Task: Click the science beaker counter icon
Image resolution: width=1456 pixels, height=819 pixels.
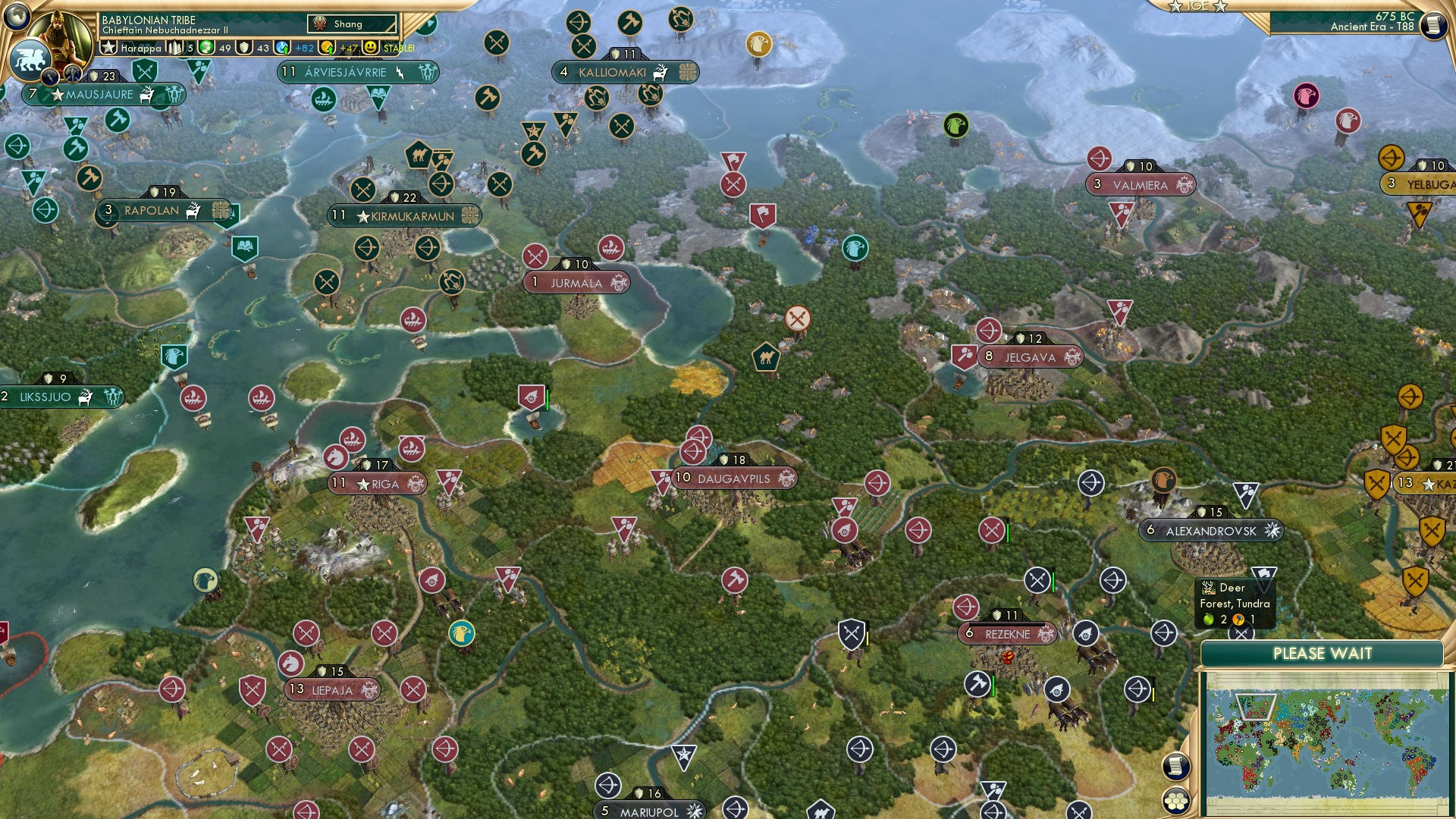Action: [281, 46]
